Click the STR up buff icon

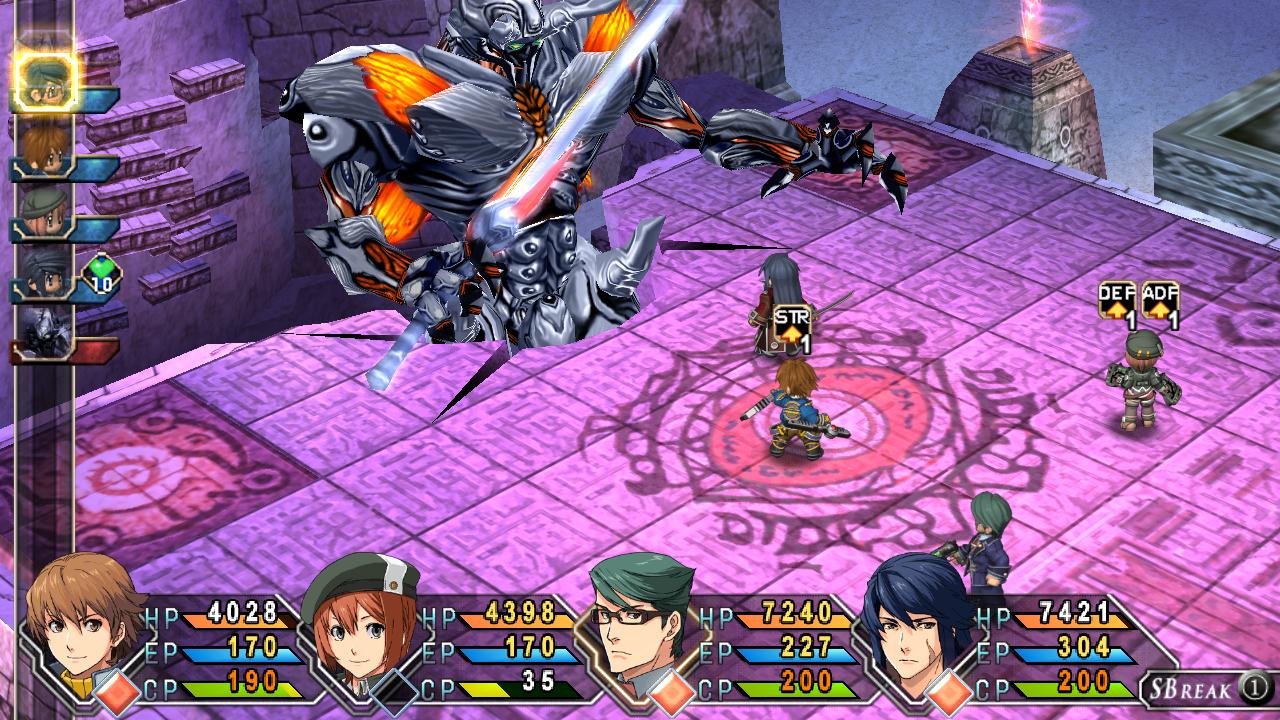[x=791, y=329]
